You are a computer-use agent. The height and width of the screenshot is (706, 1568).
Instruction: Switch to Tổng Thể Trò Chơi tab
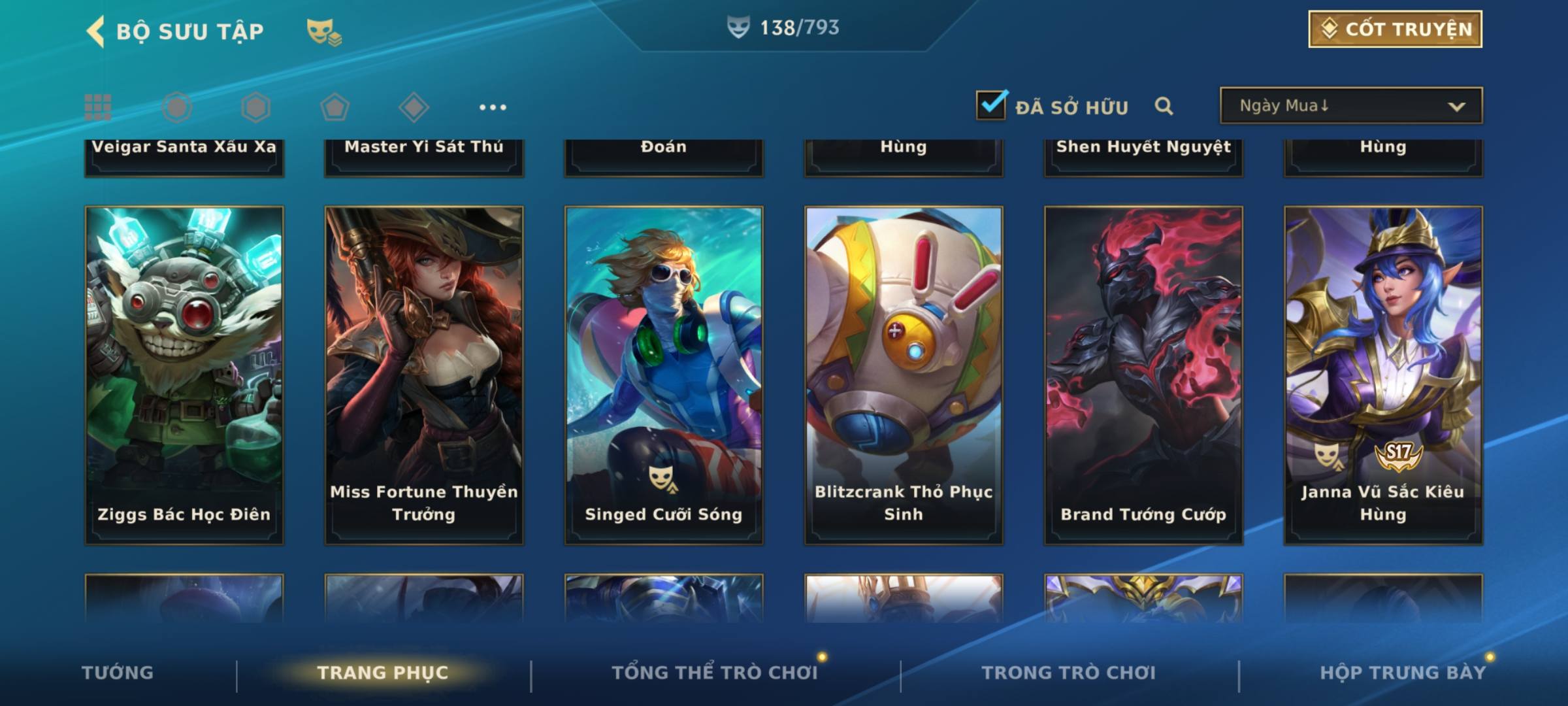click(715, 673)
